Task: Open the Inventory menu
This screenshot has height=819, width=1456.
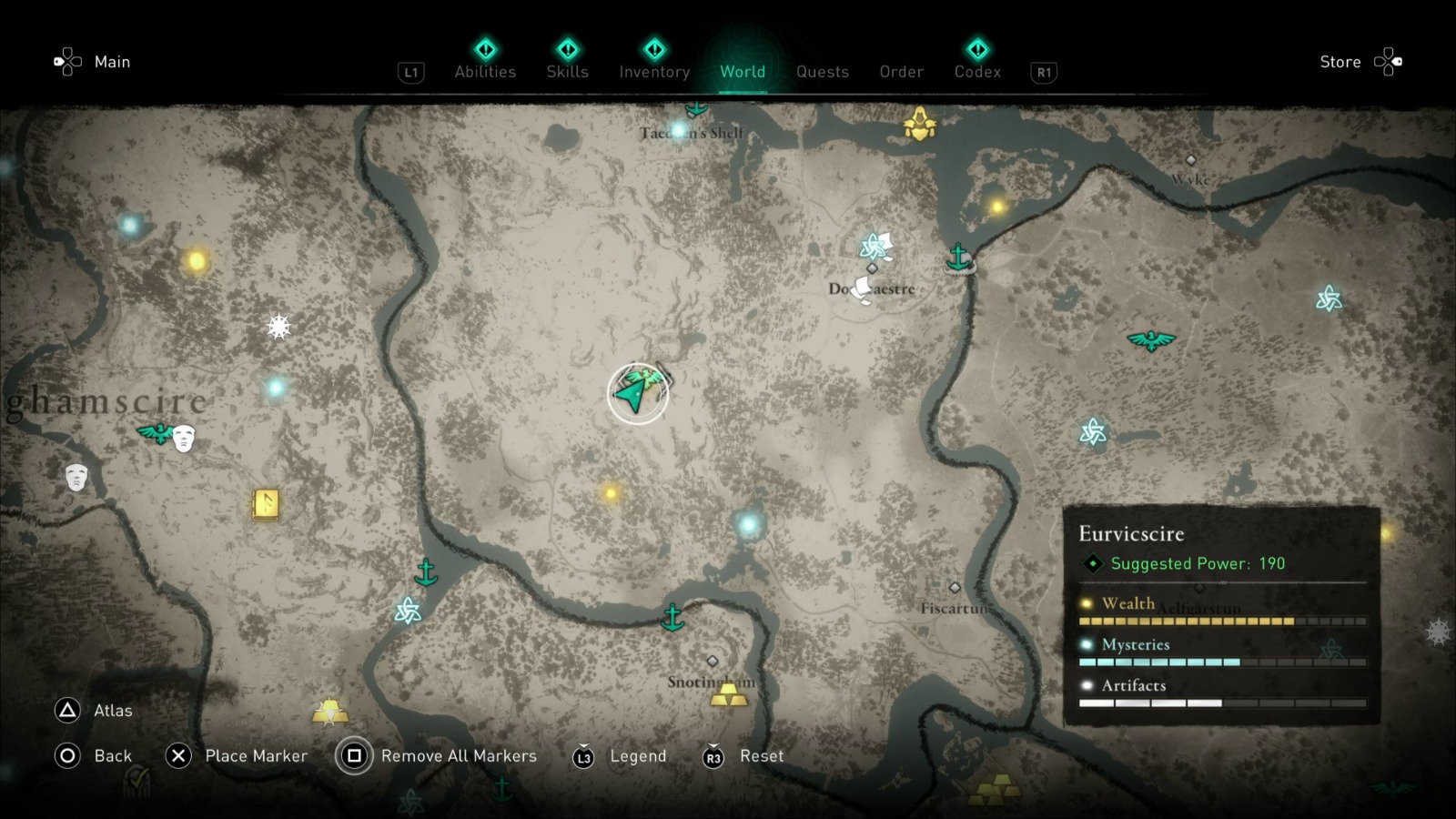Action: [654, 72]
